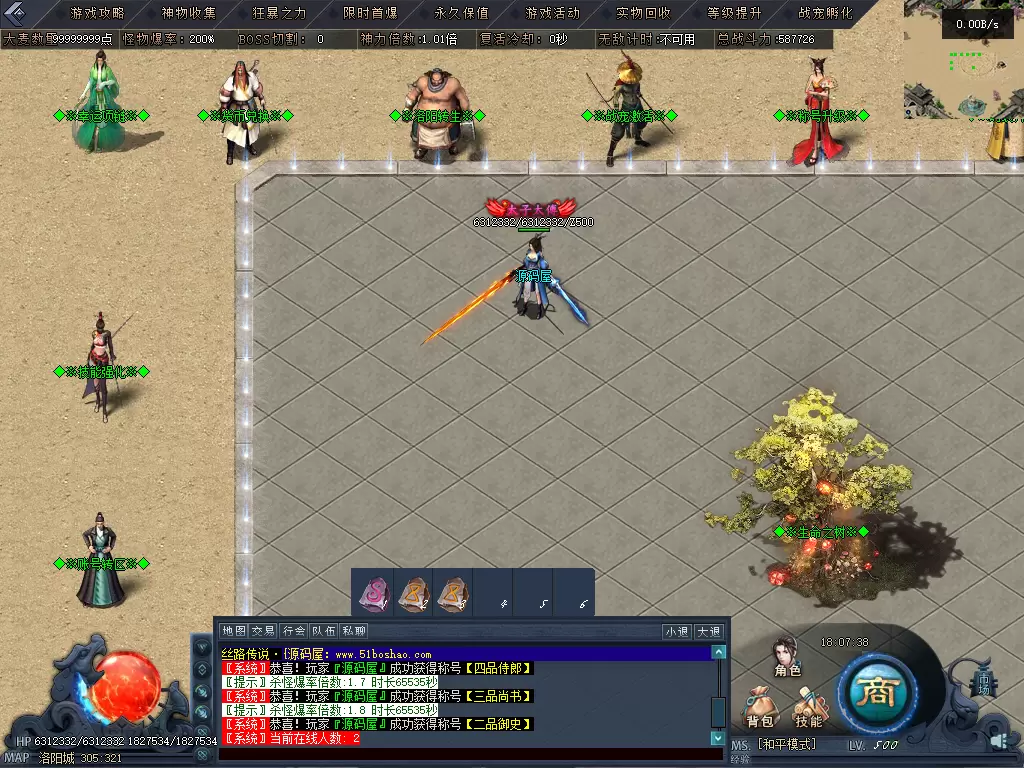Select the 私聊 private chat tab

click(x=354, y=631)
